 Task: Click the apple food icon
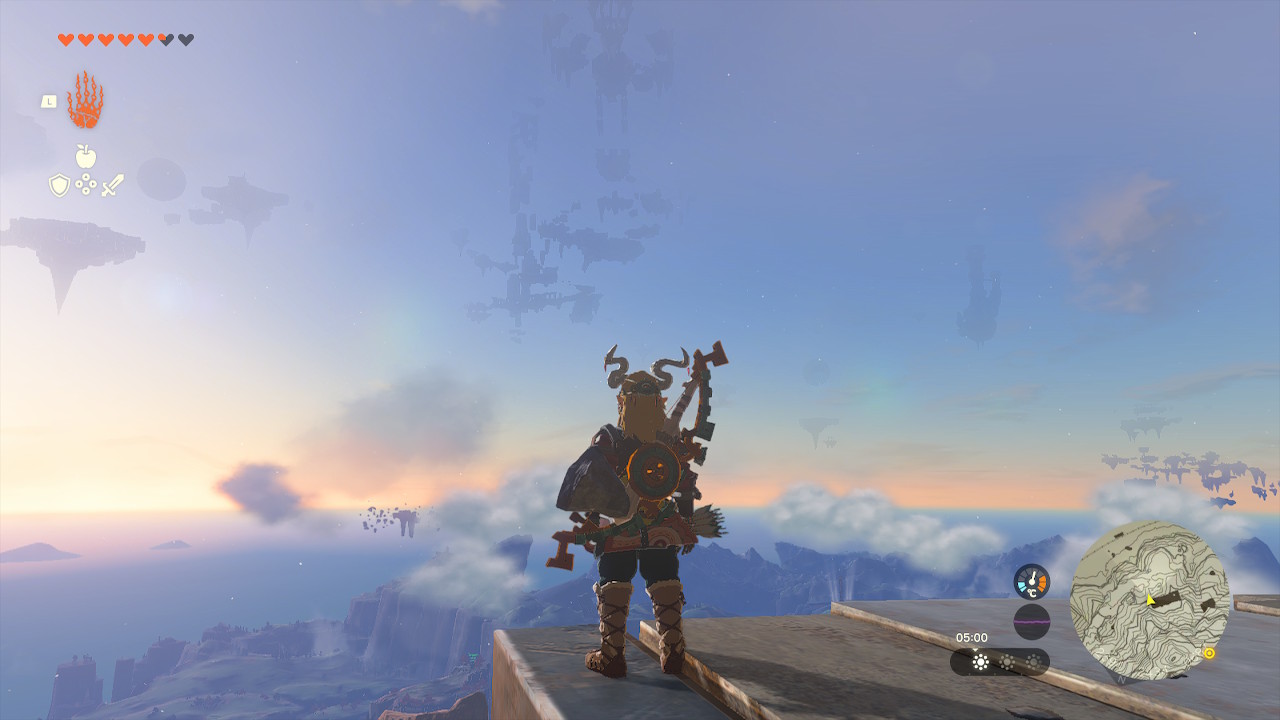[85, 156]
